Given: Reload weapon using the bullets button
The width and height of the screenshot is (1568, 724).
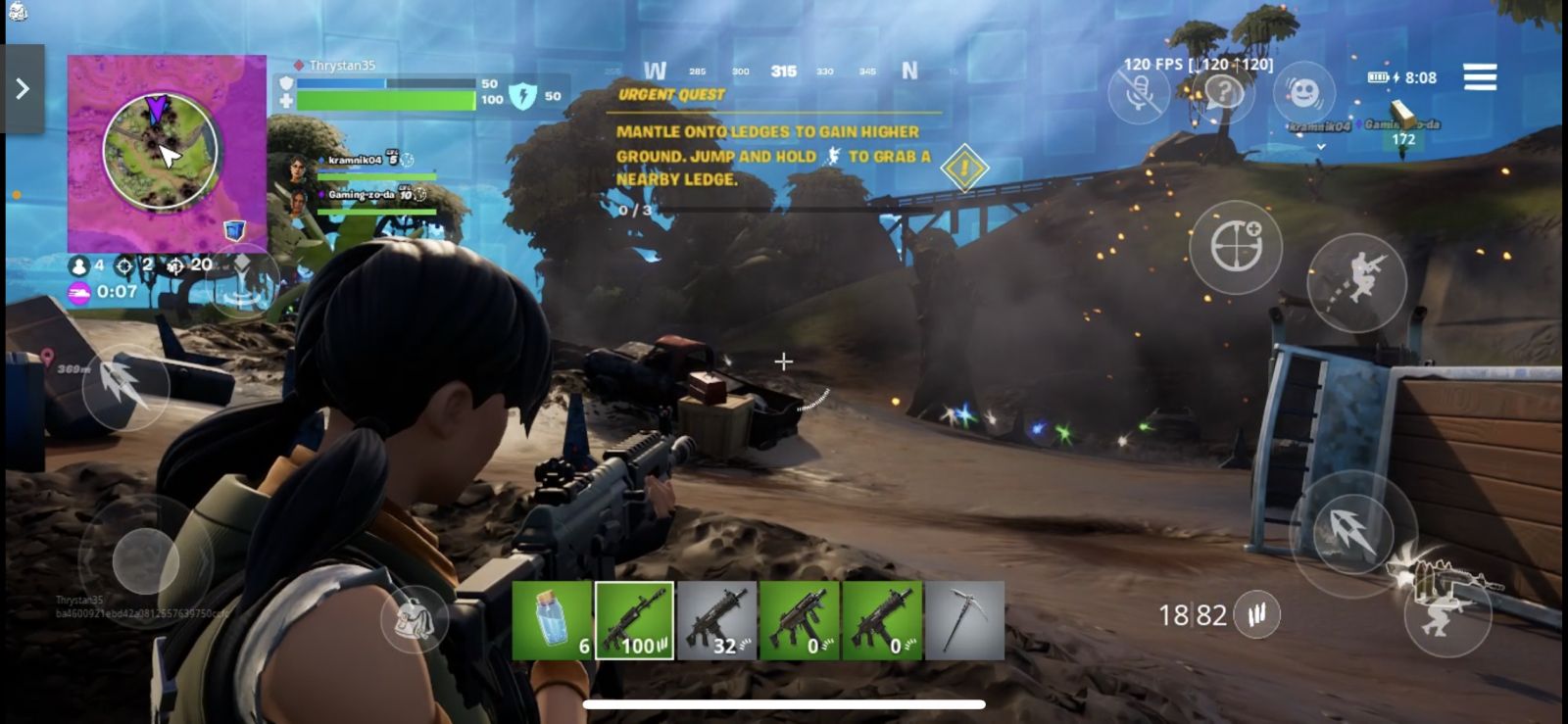Looking at the screenshot, I should tap(1256, 614).
